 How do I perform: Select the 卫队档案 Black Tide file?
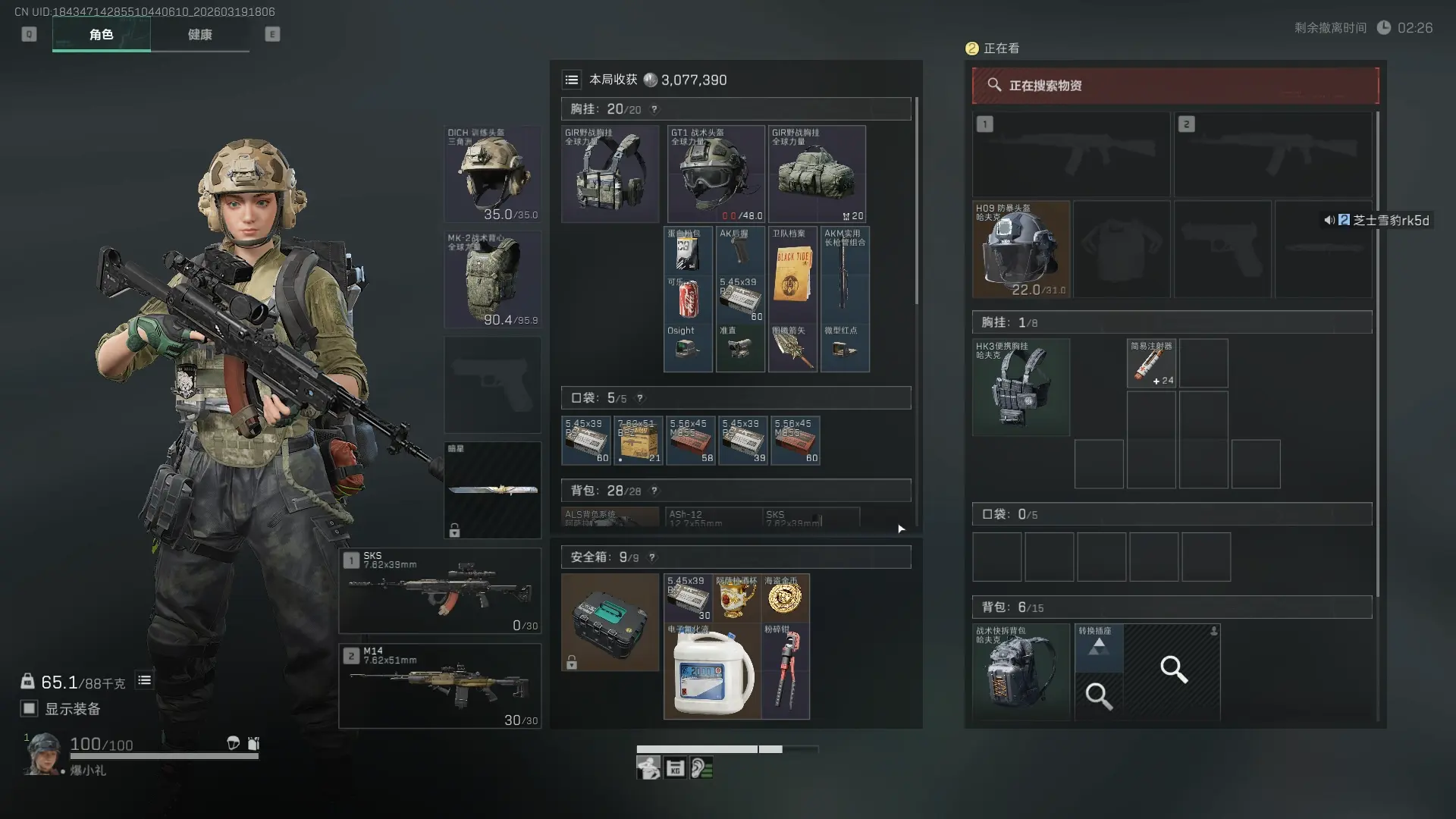coord(792,275)
